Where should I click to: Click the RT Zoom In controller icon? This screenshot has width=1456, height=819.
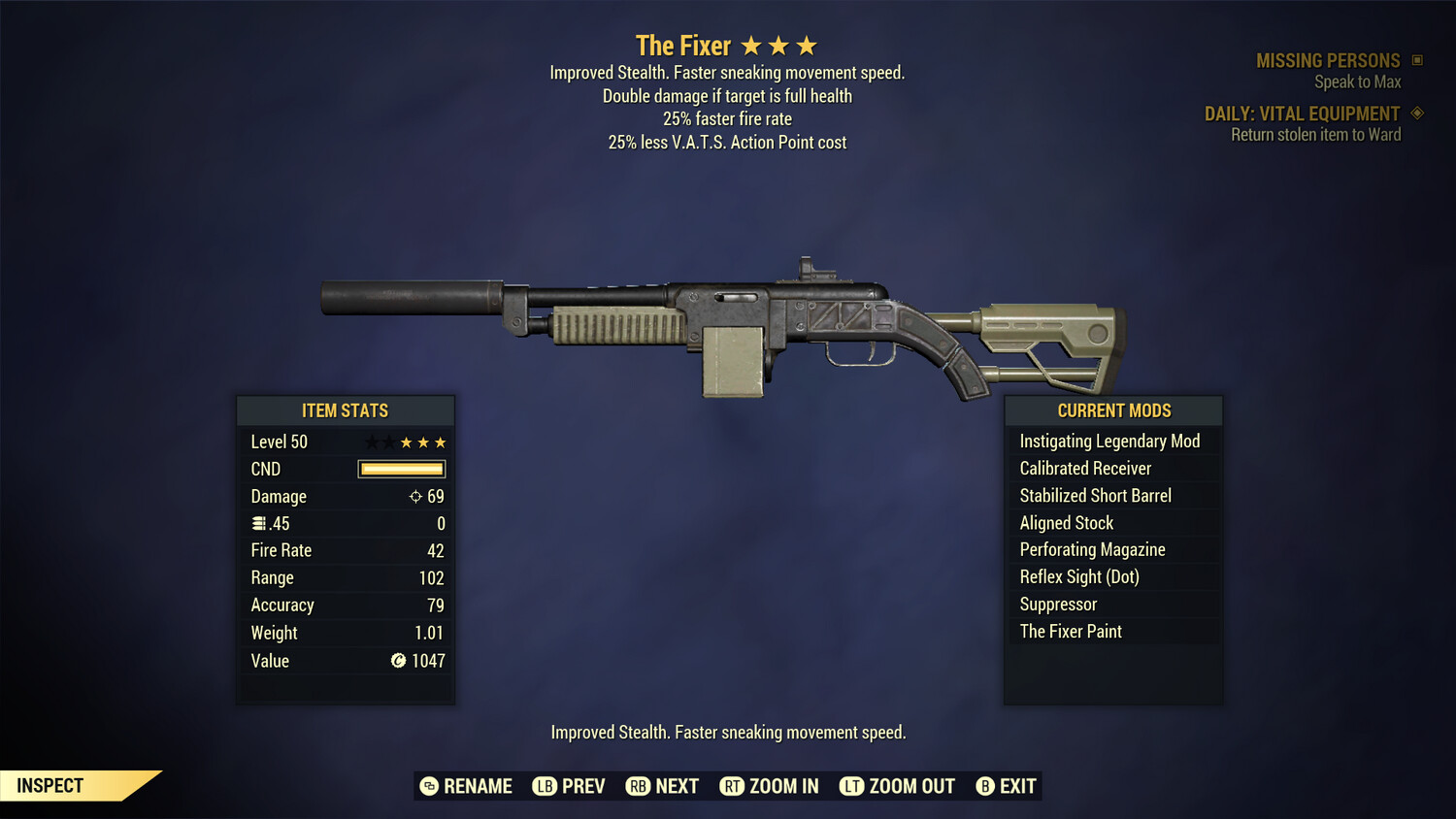tap(733, 786)
